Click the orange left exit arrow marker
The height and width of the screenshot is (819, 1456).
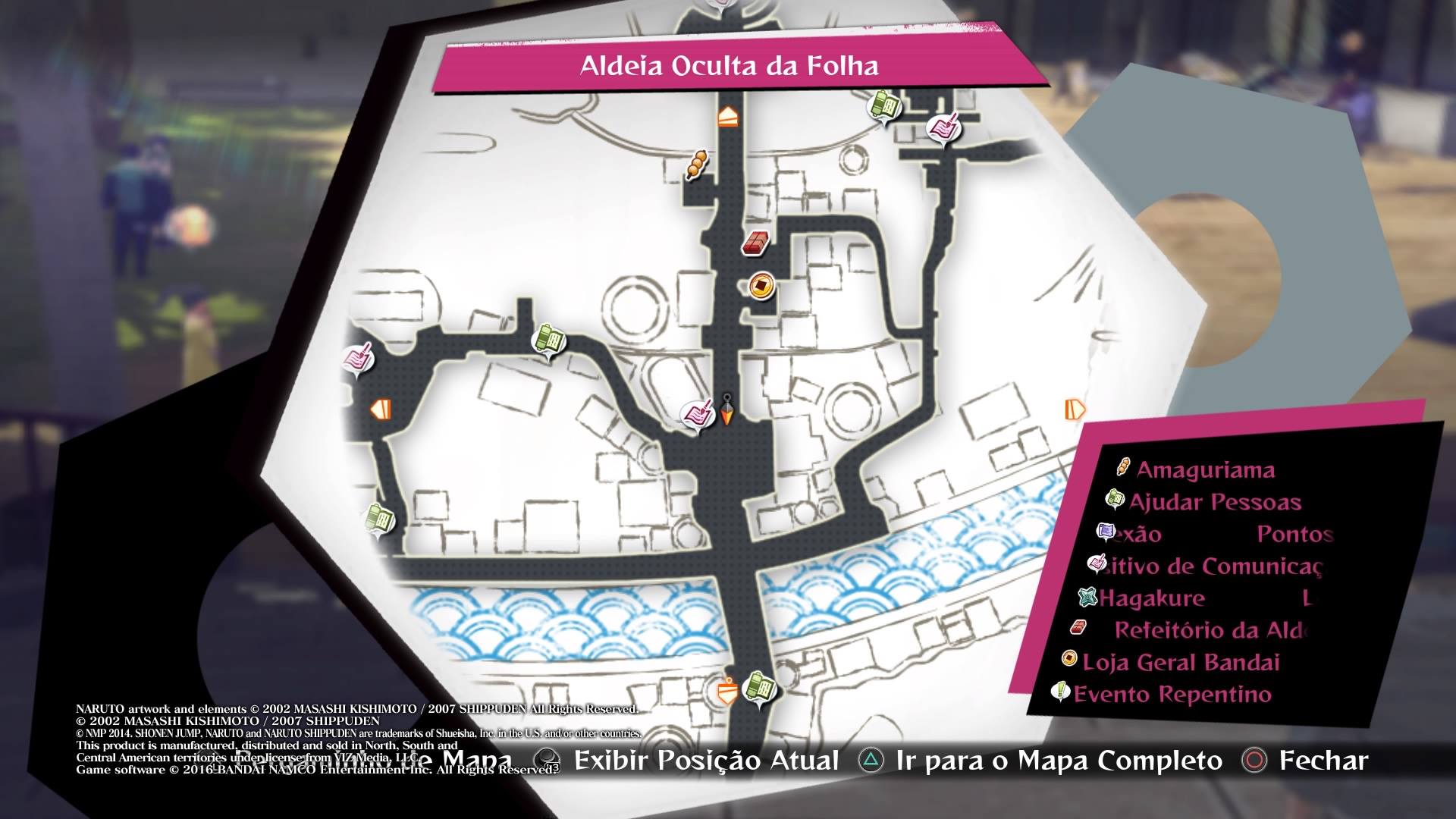tap(381, 410)
